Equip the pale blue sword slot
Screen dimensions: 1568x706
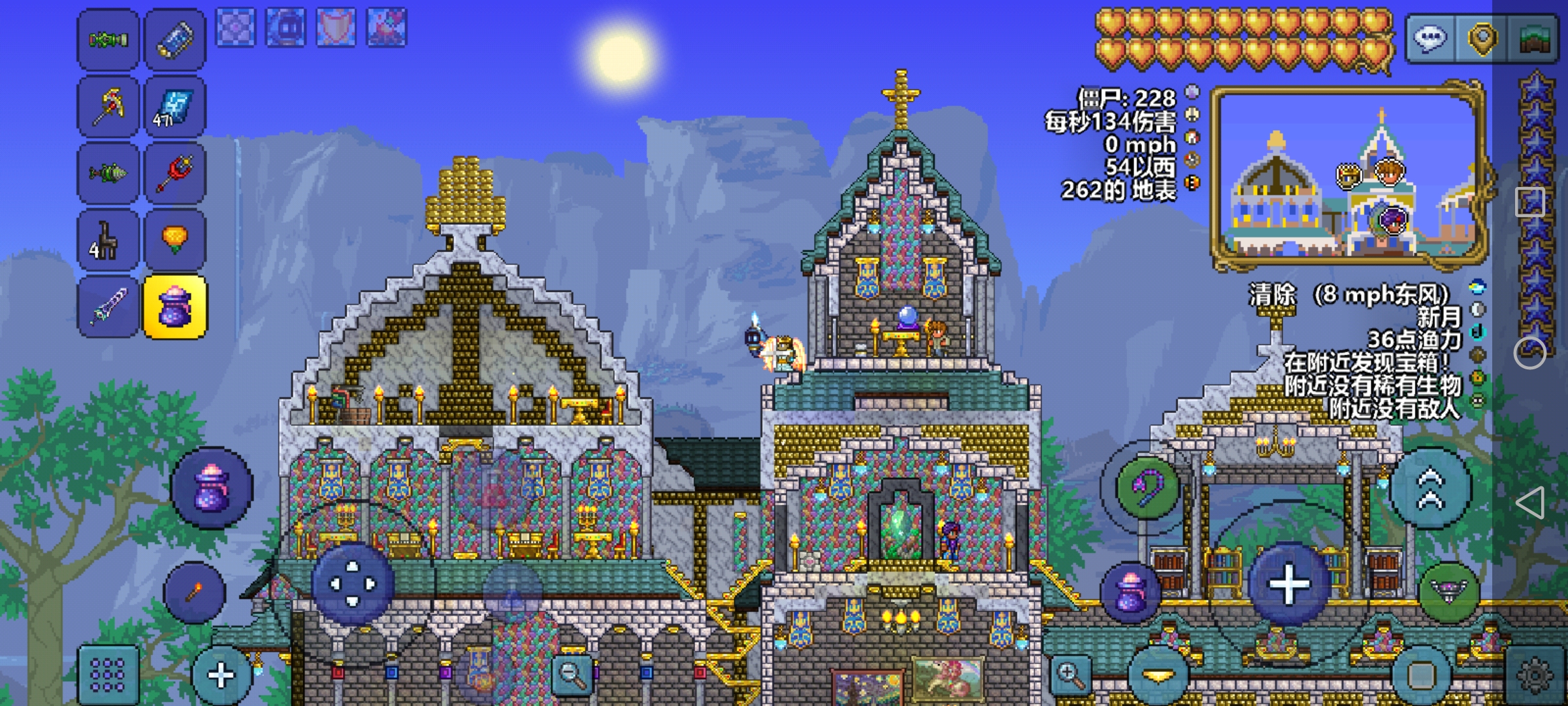[x=108, y=307]
